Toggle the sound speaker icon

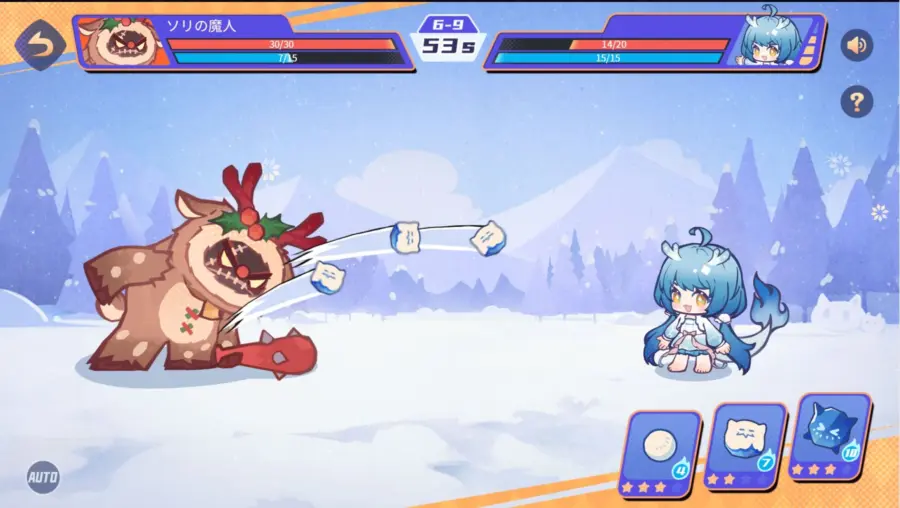(856, 45)
